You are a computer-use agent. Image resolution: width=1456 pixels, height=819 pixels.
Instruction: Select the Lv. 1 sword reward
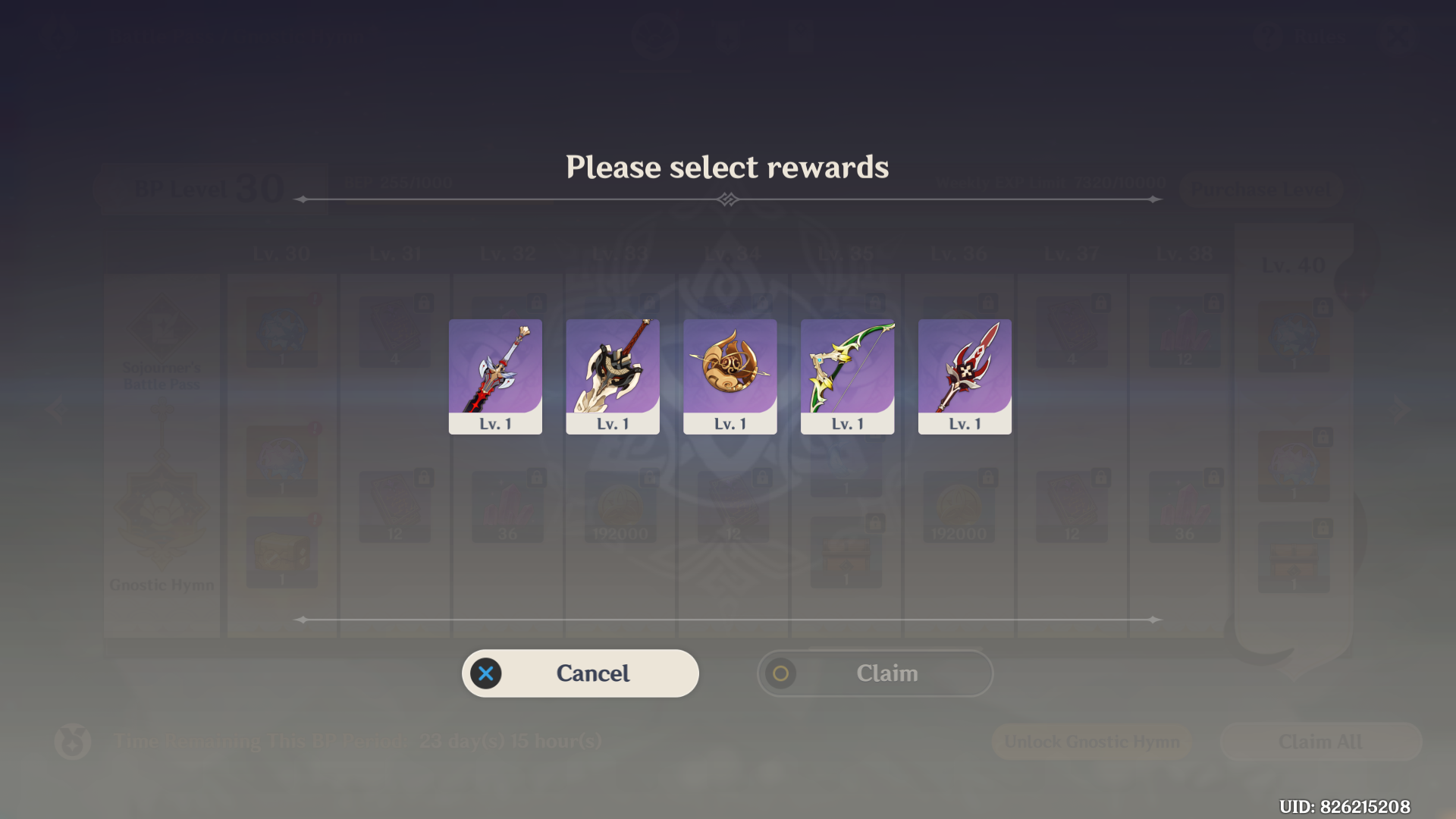tap(495, 375)
